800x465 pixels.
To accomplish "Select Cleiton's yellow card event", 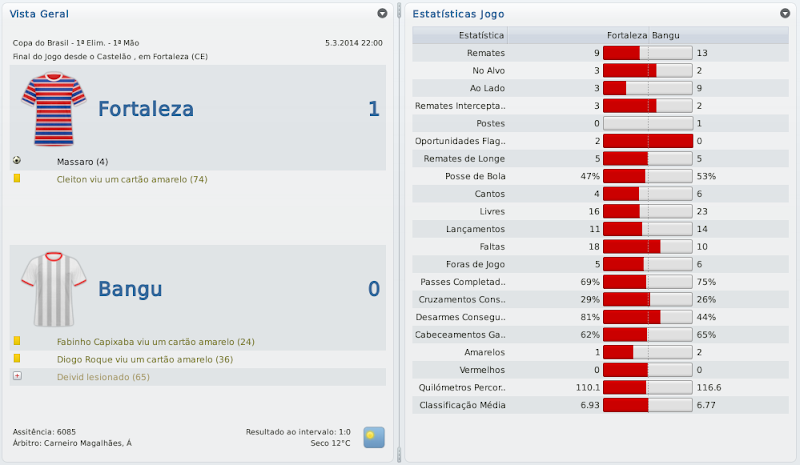I will tap(132, 179).
